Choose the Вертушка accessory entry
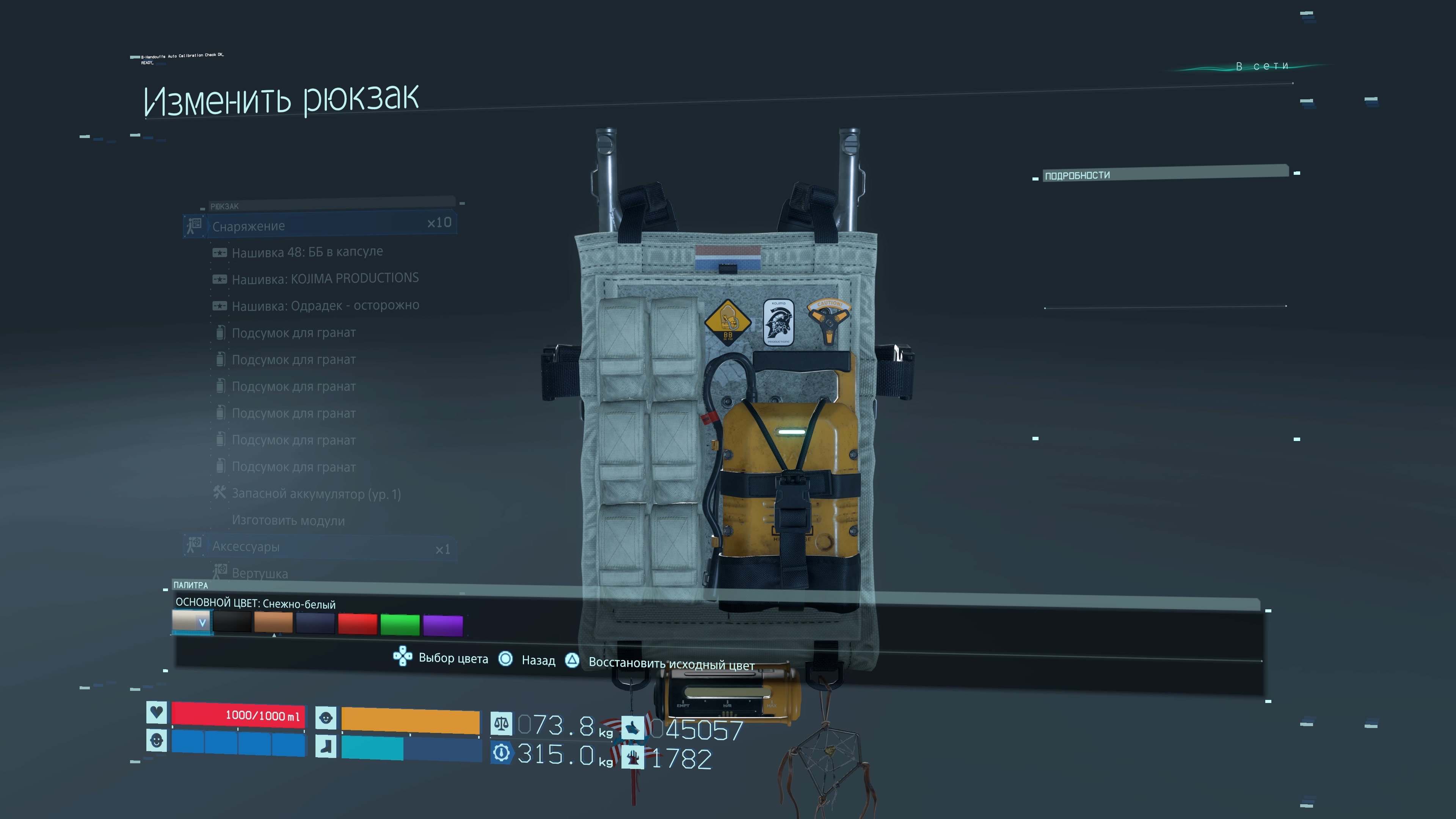 click(259, 573)
